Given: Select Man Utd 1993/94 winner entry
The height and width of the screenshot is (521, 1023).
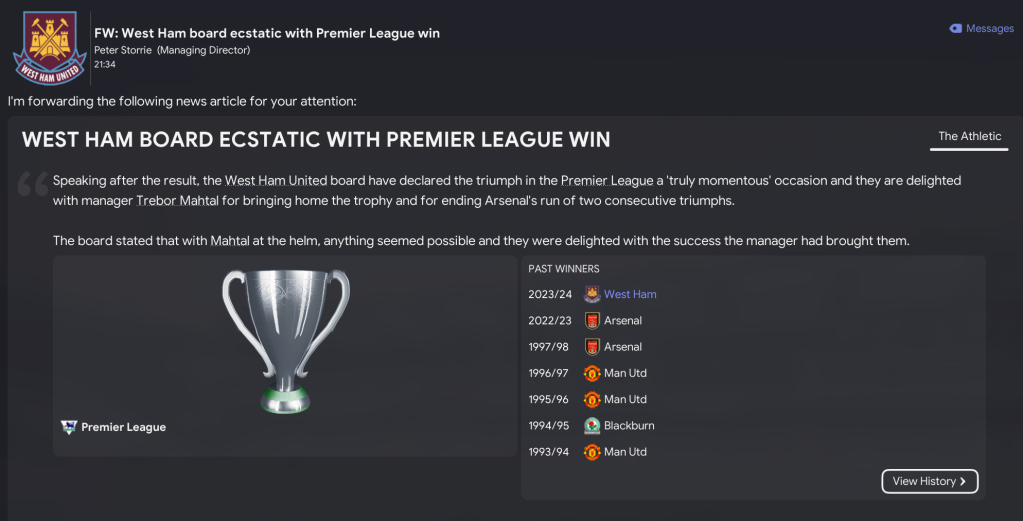Looking at the screenshot, I should pyautogui.click(x=625, y=452).
